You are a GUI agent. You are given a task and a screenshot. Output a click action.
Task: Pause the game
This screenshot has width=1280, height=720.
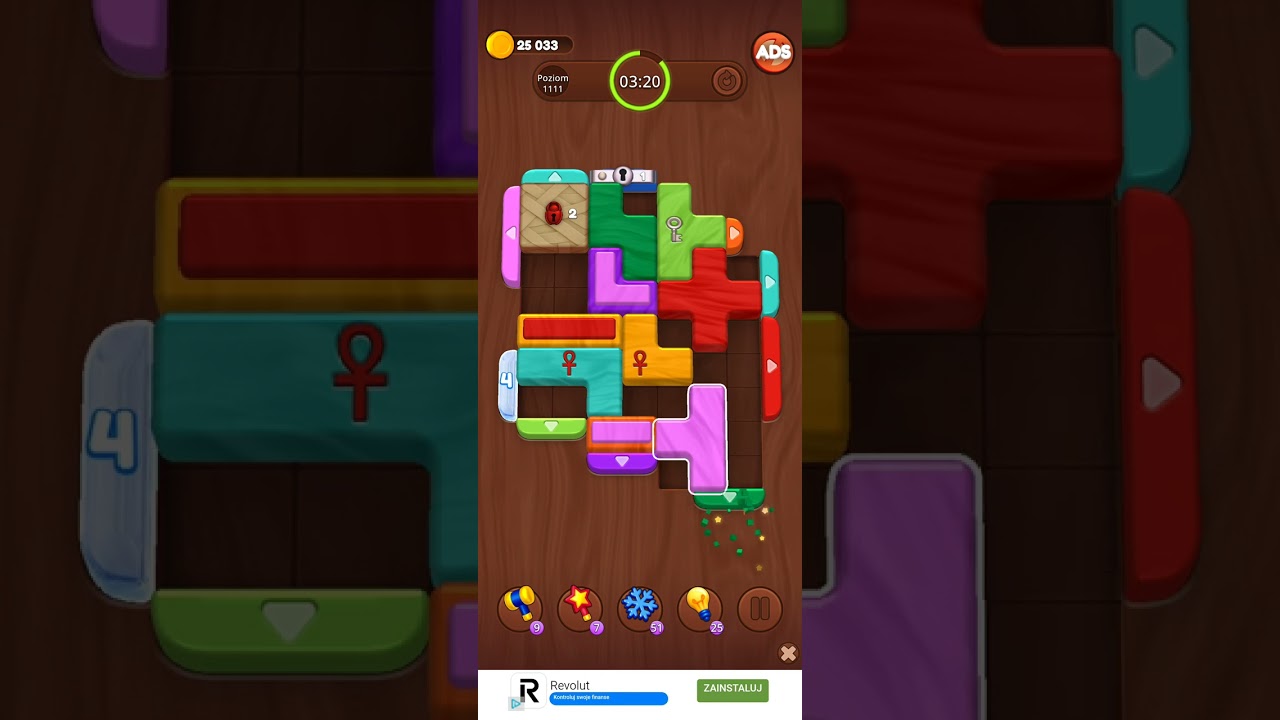click(759, 608)
